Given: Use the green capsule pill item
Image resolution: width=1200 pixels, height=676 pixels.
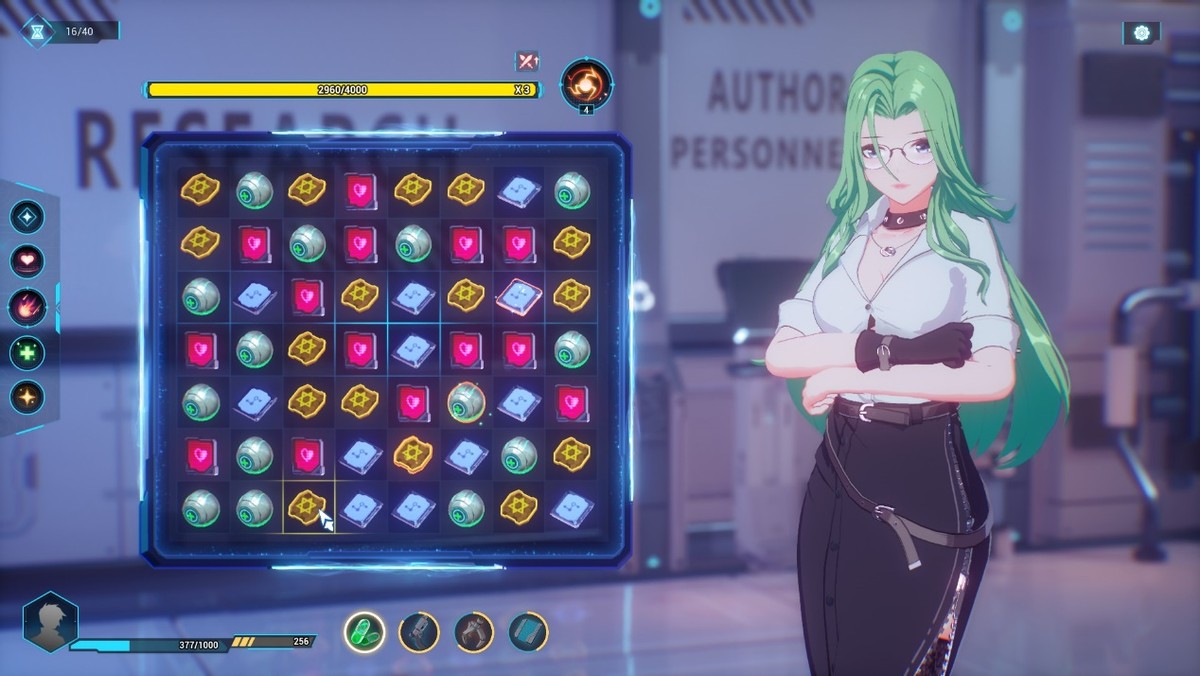Looking at the screenshot, I should point(364,631).
